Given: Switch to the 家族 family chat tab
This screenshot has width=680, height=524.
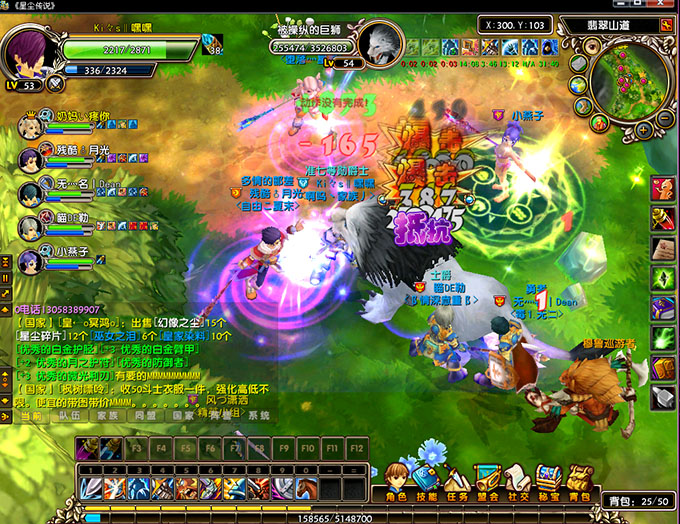Looking at the screenshot, I should [108, 415].
